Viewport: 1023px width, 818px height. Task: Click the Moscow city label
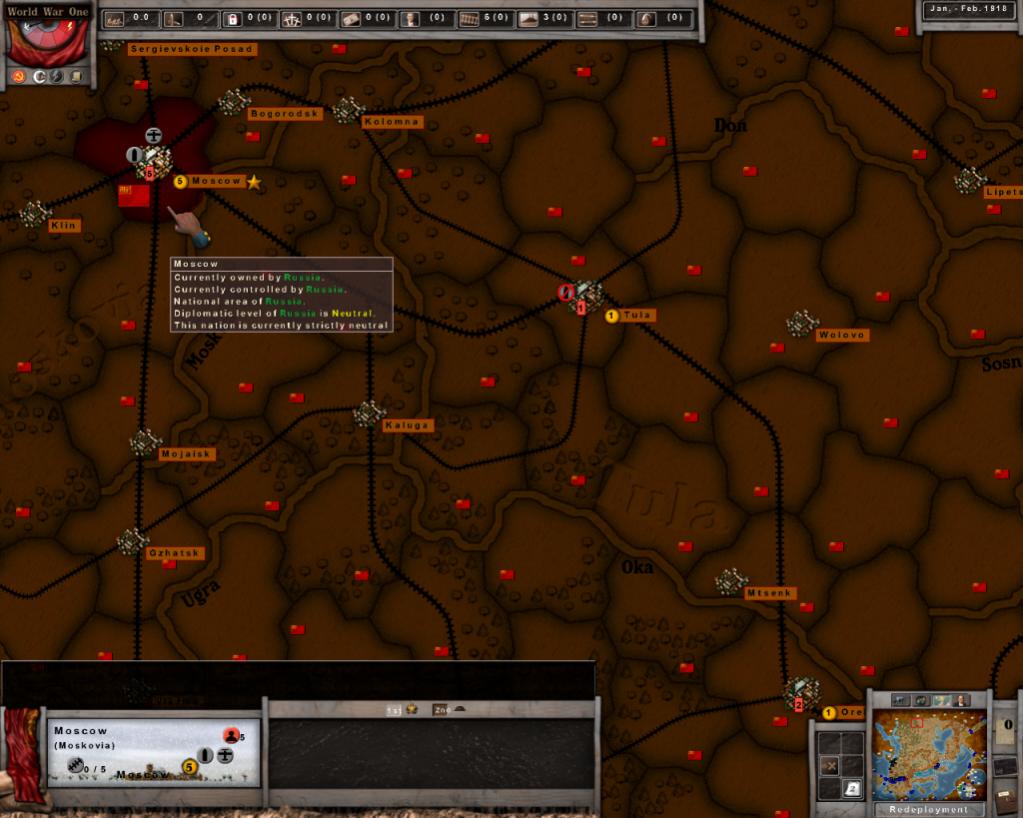216,181
